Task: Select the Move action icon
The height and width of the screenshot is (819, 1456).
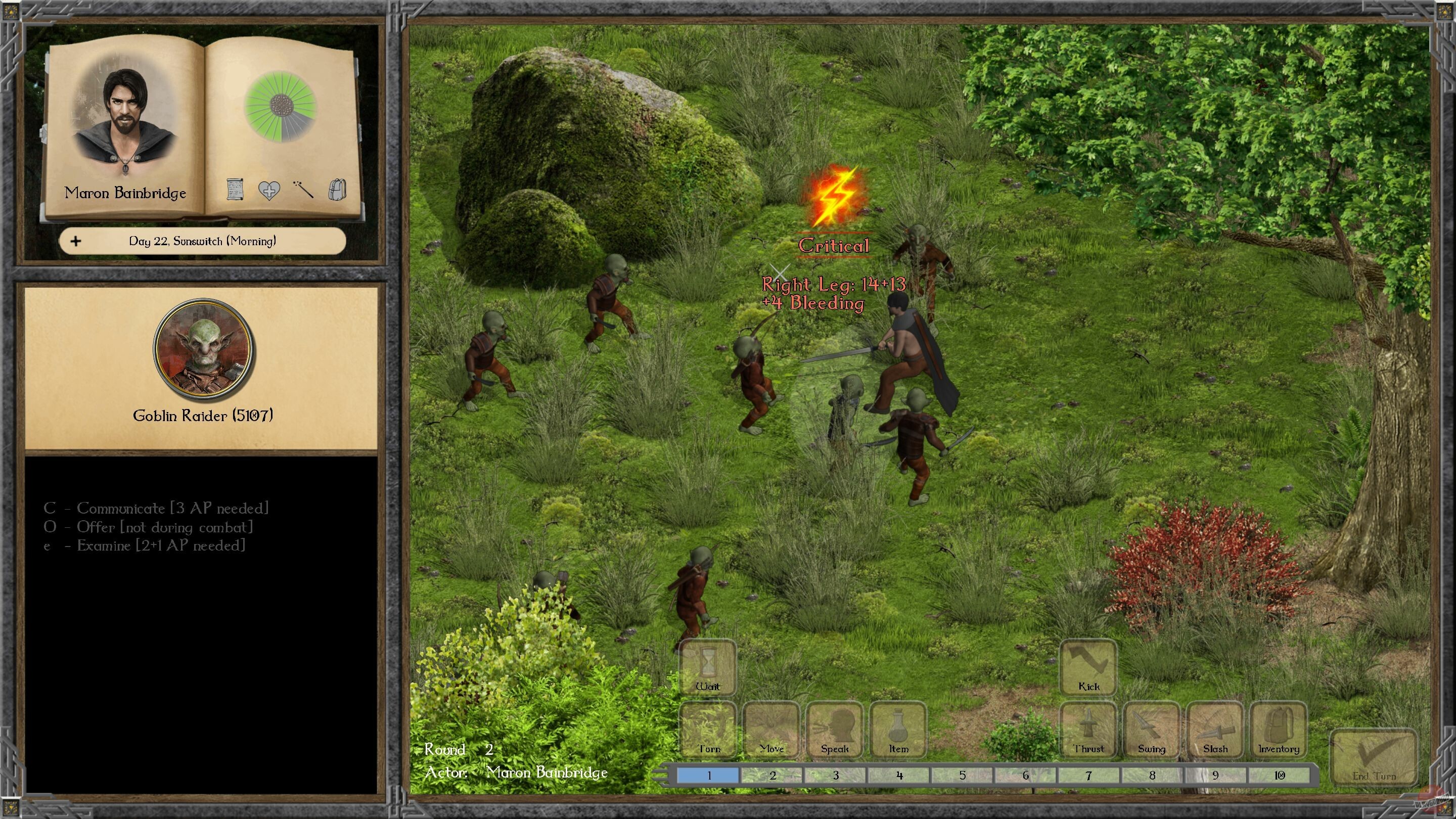Action: 771,730
